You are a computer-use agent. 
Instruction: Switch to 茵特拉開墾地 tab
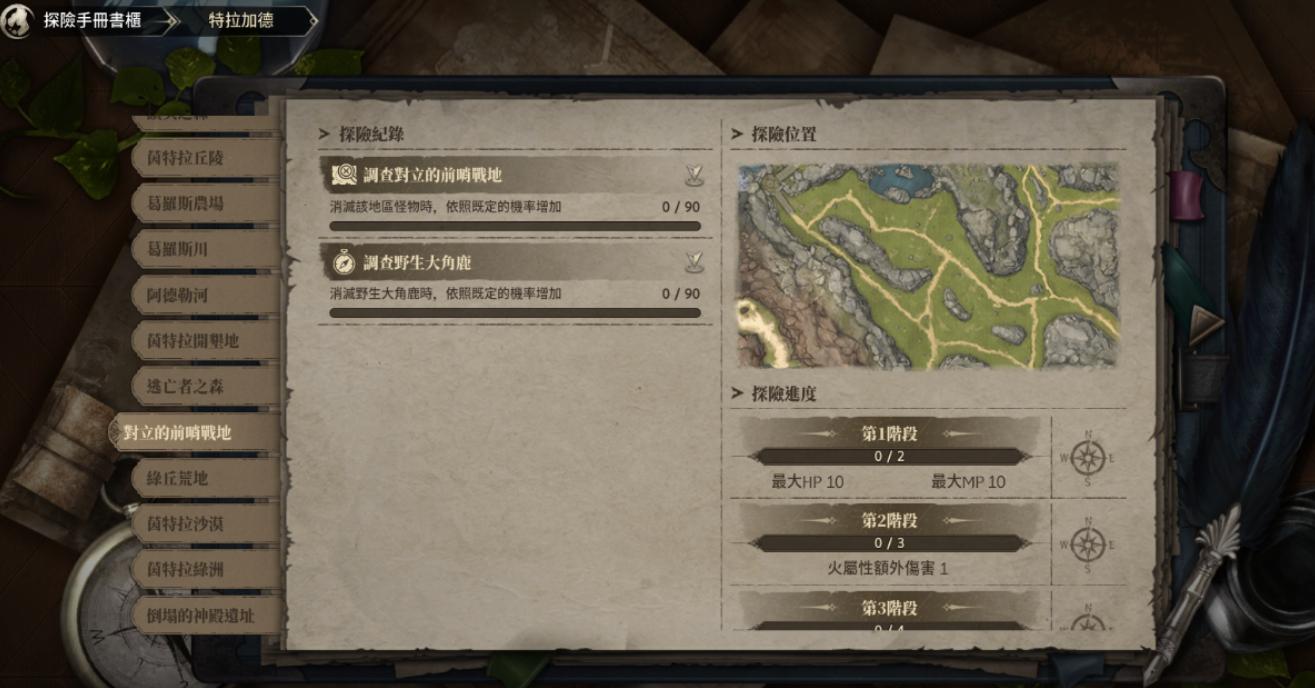193,341
